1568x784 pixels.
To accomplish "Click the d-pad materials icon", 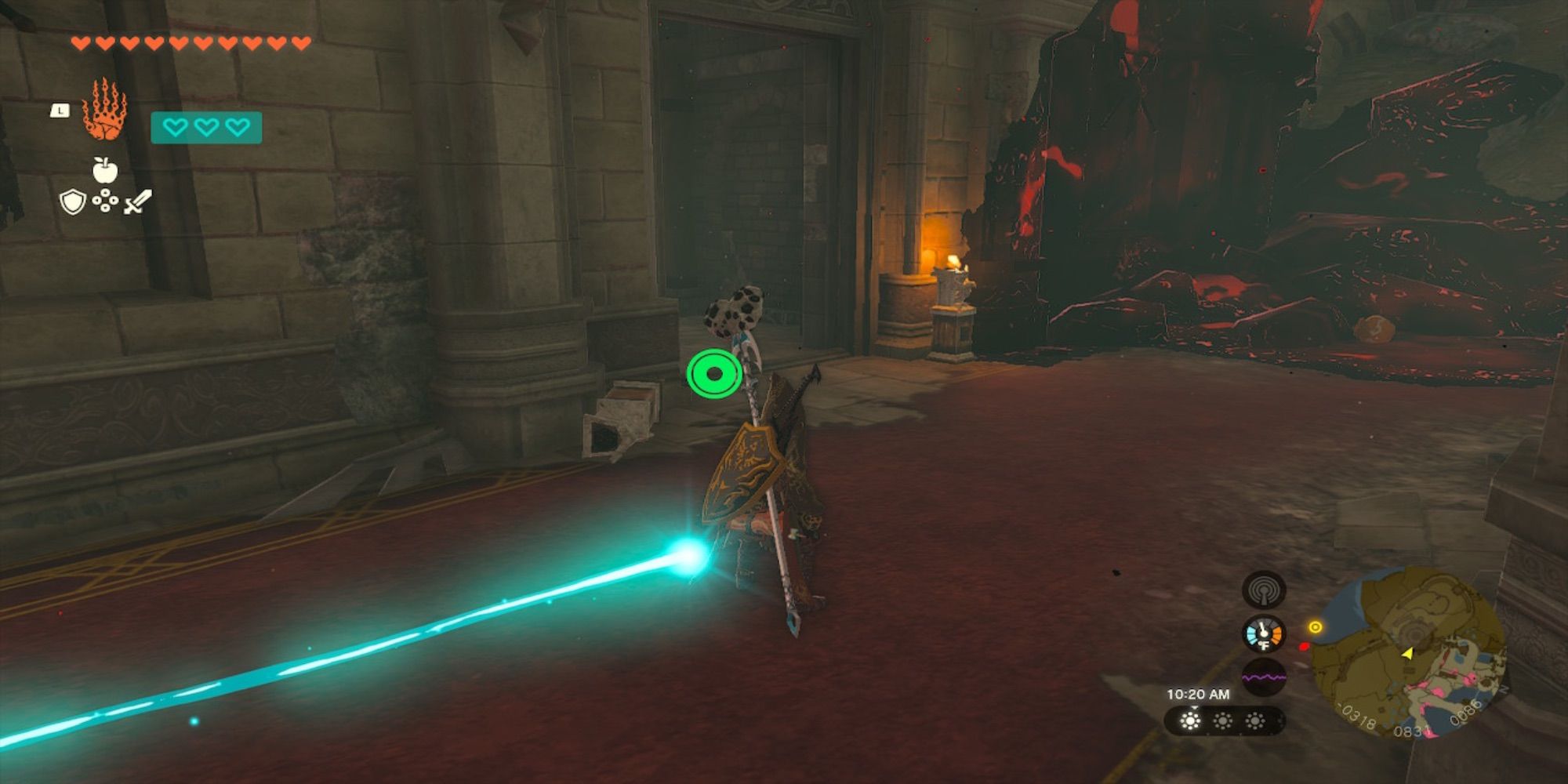I will [106, 201].
